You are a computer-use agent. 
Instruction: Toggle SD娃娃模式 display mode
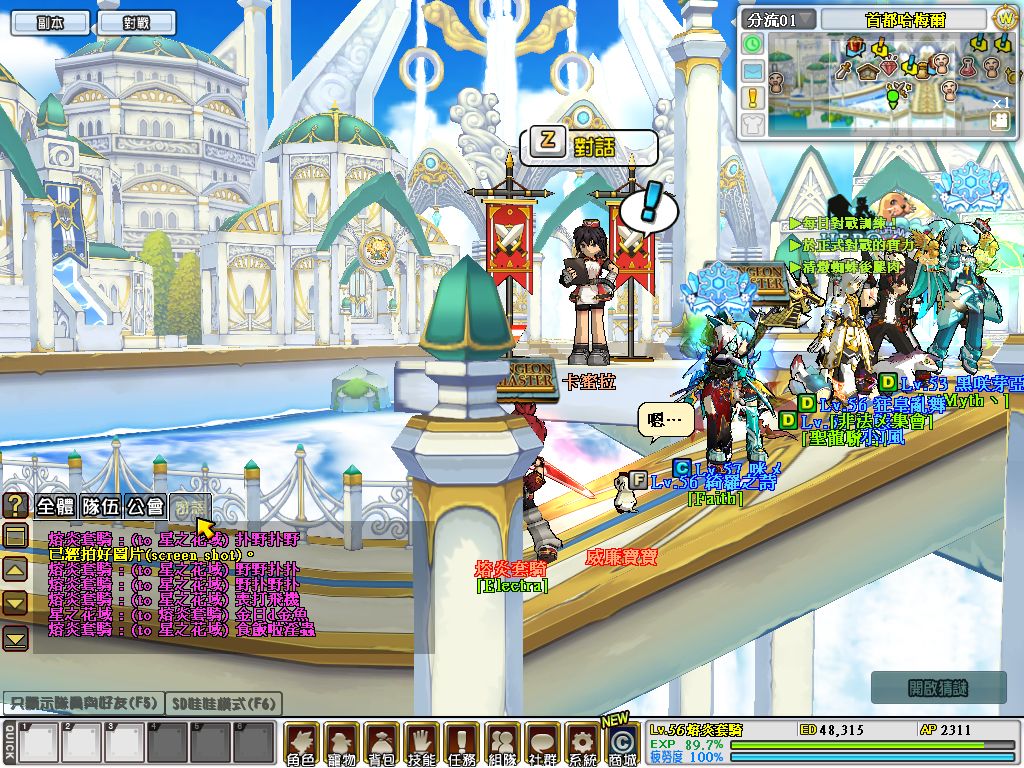tap(222, 704)
